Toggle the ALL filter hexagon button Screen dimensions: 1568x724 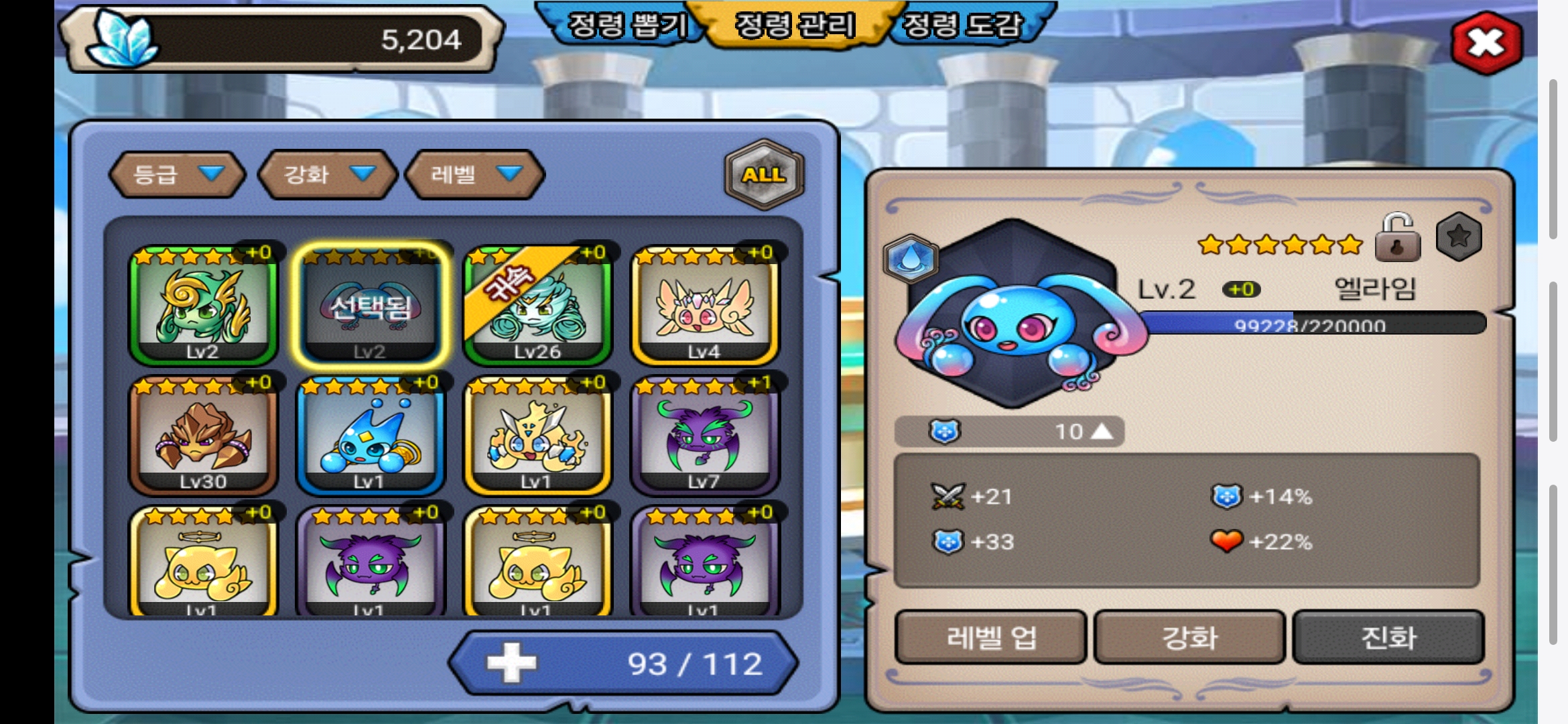[763, 174]
